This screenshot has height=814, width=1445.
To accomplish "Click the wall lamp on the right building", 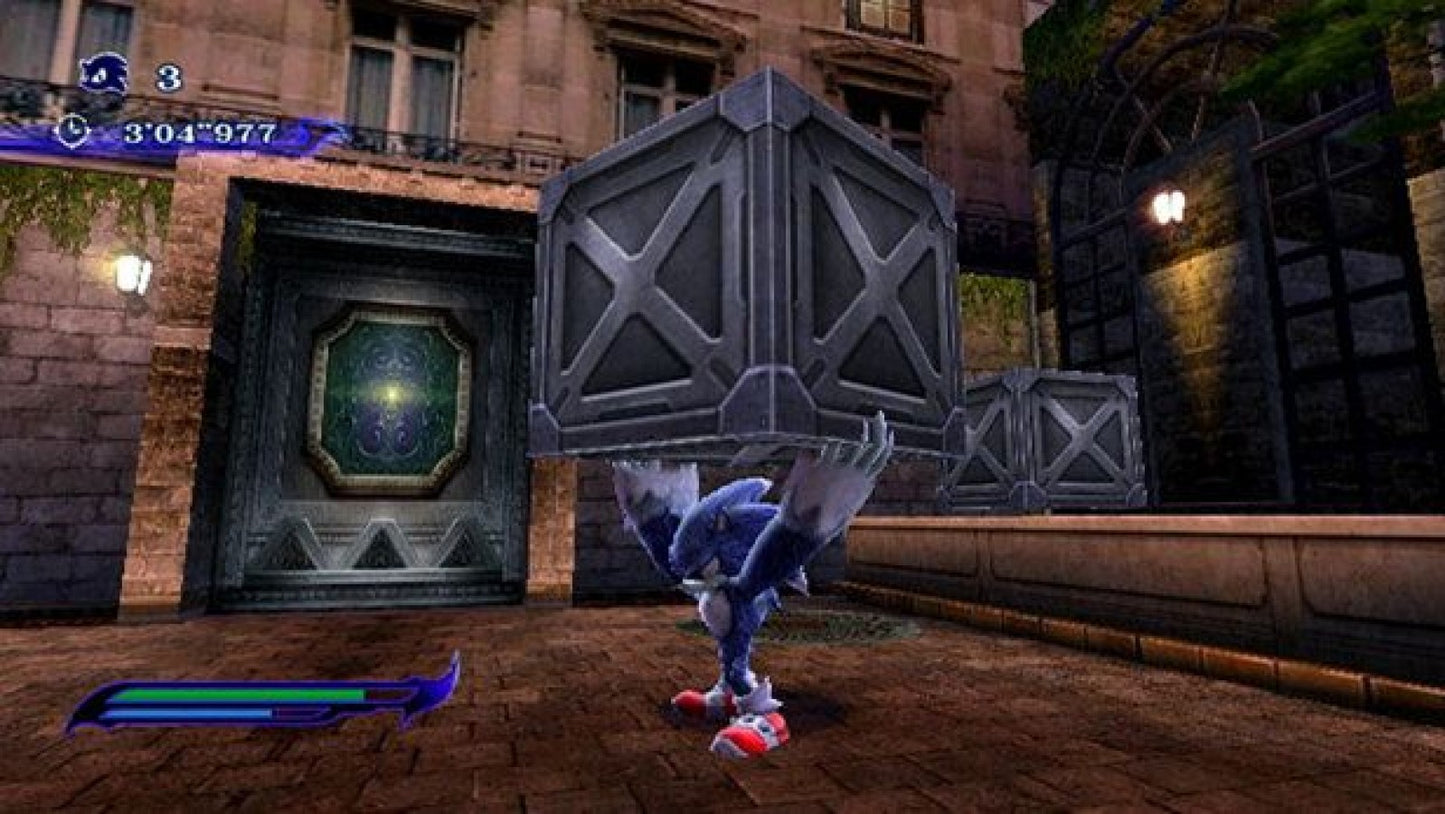I will [x=1168, y=206].
